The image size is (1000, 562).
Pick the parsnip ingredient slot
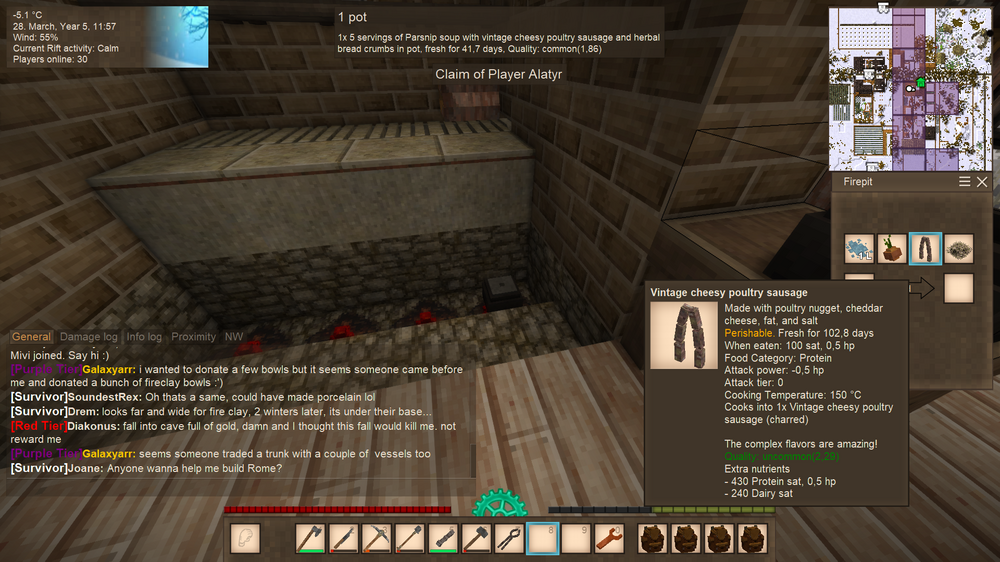pyautogui.click(x=892, y=248)
